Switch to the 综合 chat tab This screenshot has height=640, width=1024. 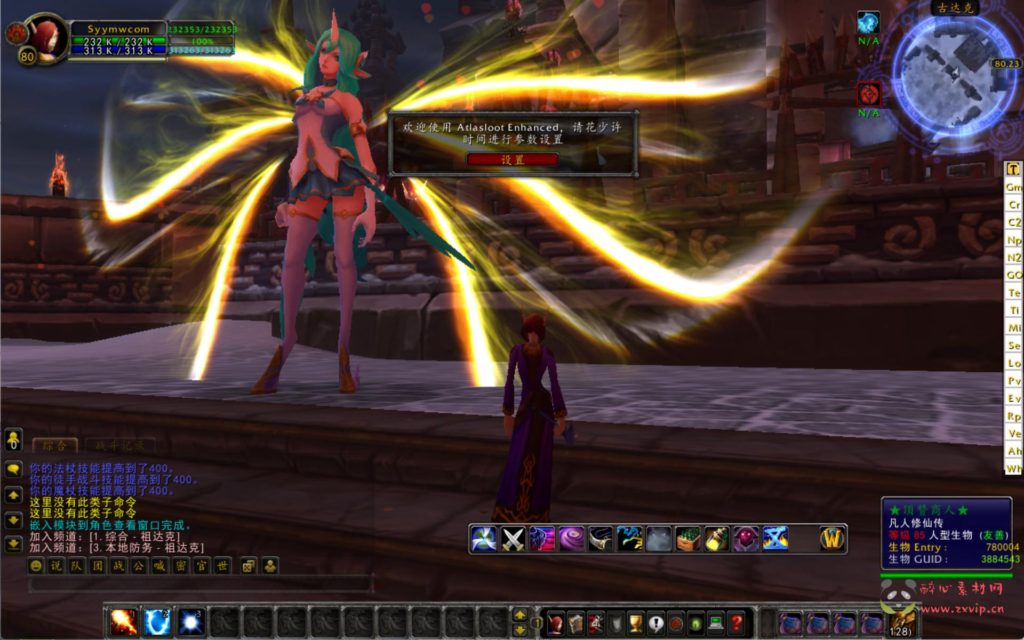pos(55,446)
